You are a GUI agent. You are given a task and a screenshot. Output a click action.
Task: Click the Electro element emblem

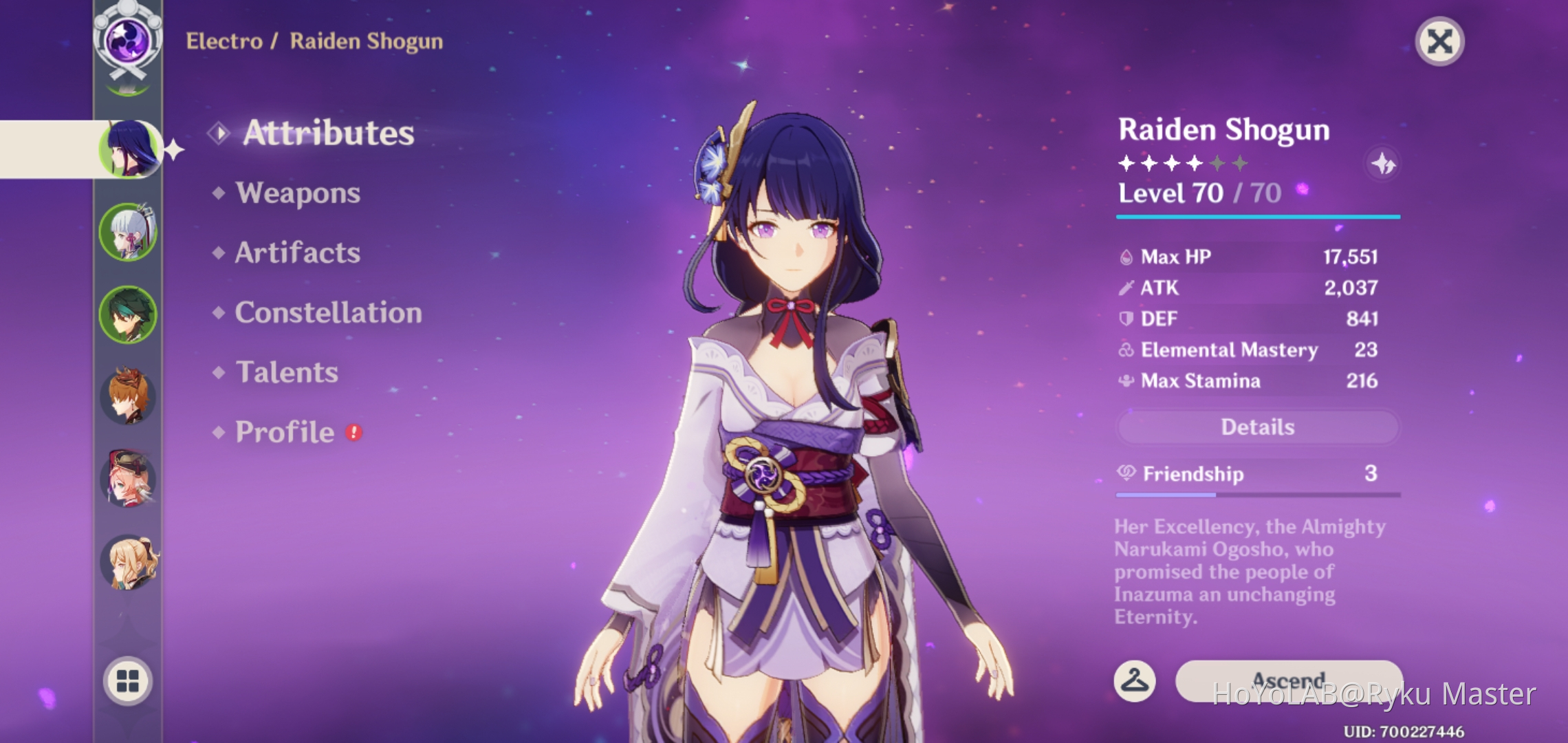pyautogui.click(x=128, y=39)
